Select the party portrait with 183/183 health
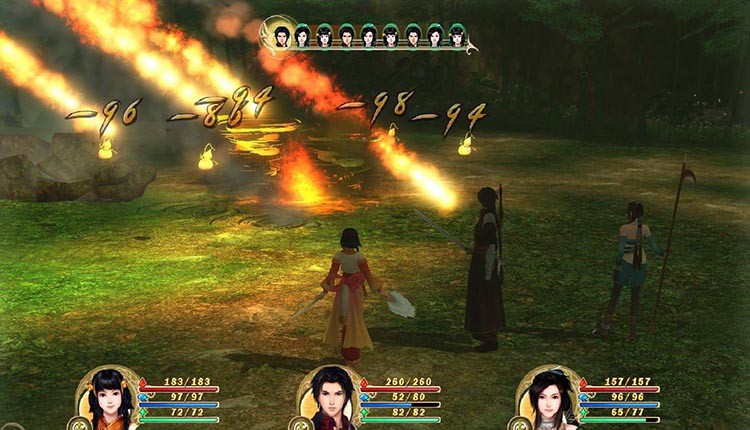The height and width of the screenshot is (430, 750). [x=109, y=400]
